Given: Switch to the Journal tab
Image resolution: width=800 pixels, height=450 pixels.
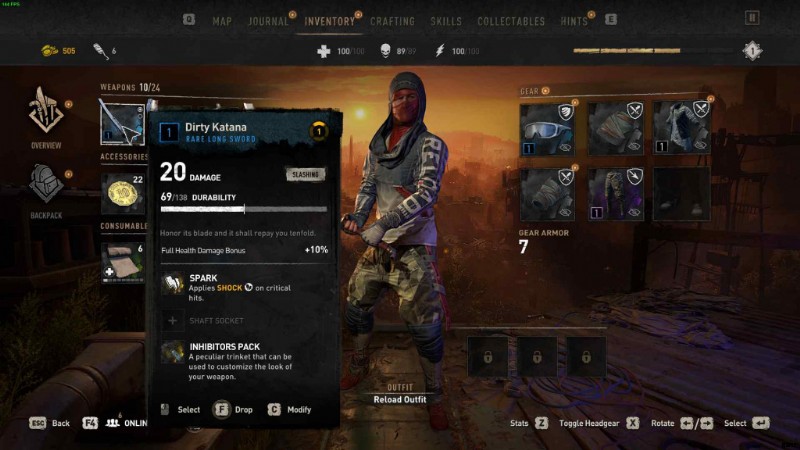Looking at the screenshot, I should pos(267,21).
